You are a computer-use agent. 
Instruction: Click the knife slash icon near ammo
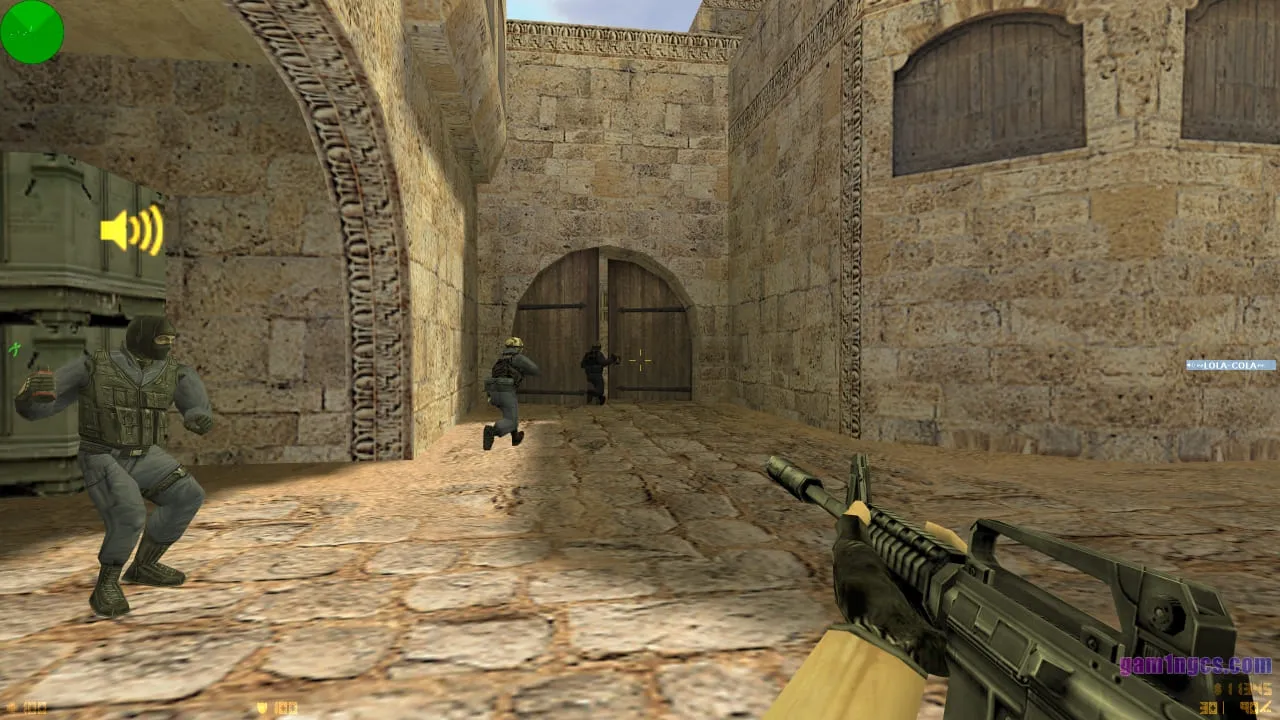coord(1266,708)
